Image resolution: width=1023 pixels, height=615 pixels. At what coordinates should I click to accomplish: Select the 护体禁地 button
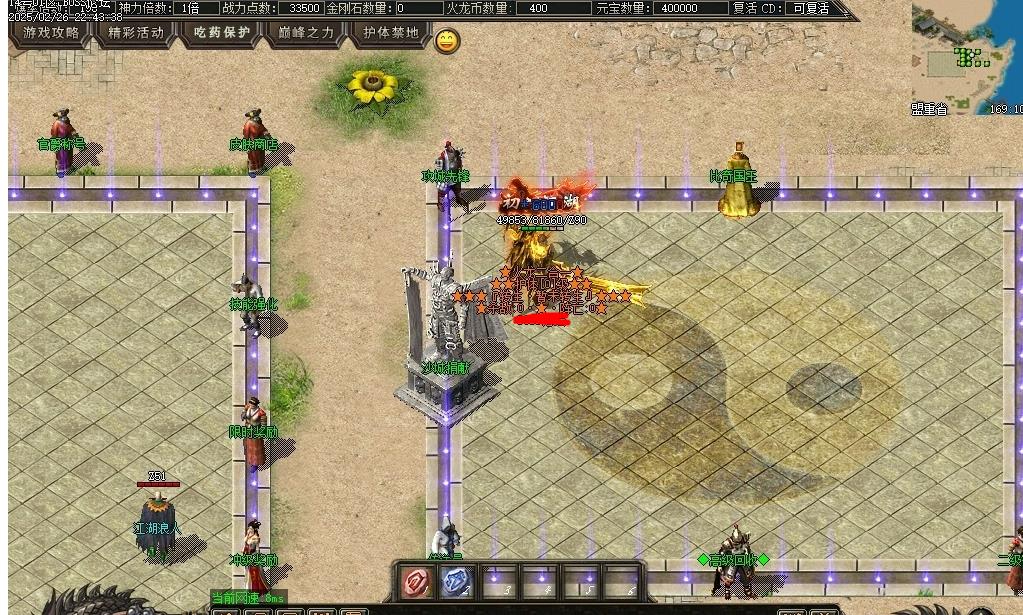[391, 32]
